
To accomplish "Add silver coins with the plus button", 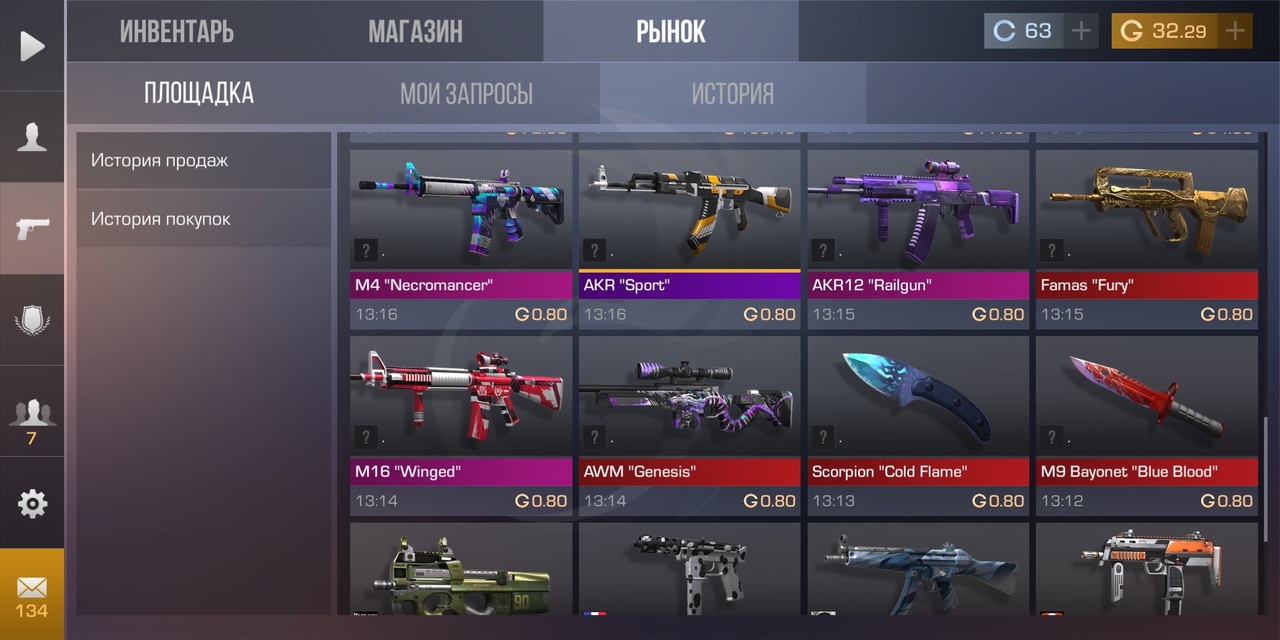I will tap(1081, 31).
